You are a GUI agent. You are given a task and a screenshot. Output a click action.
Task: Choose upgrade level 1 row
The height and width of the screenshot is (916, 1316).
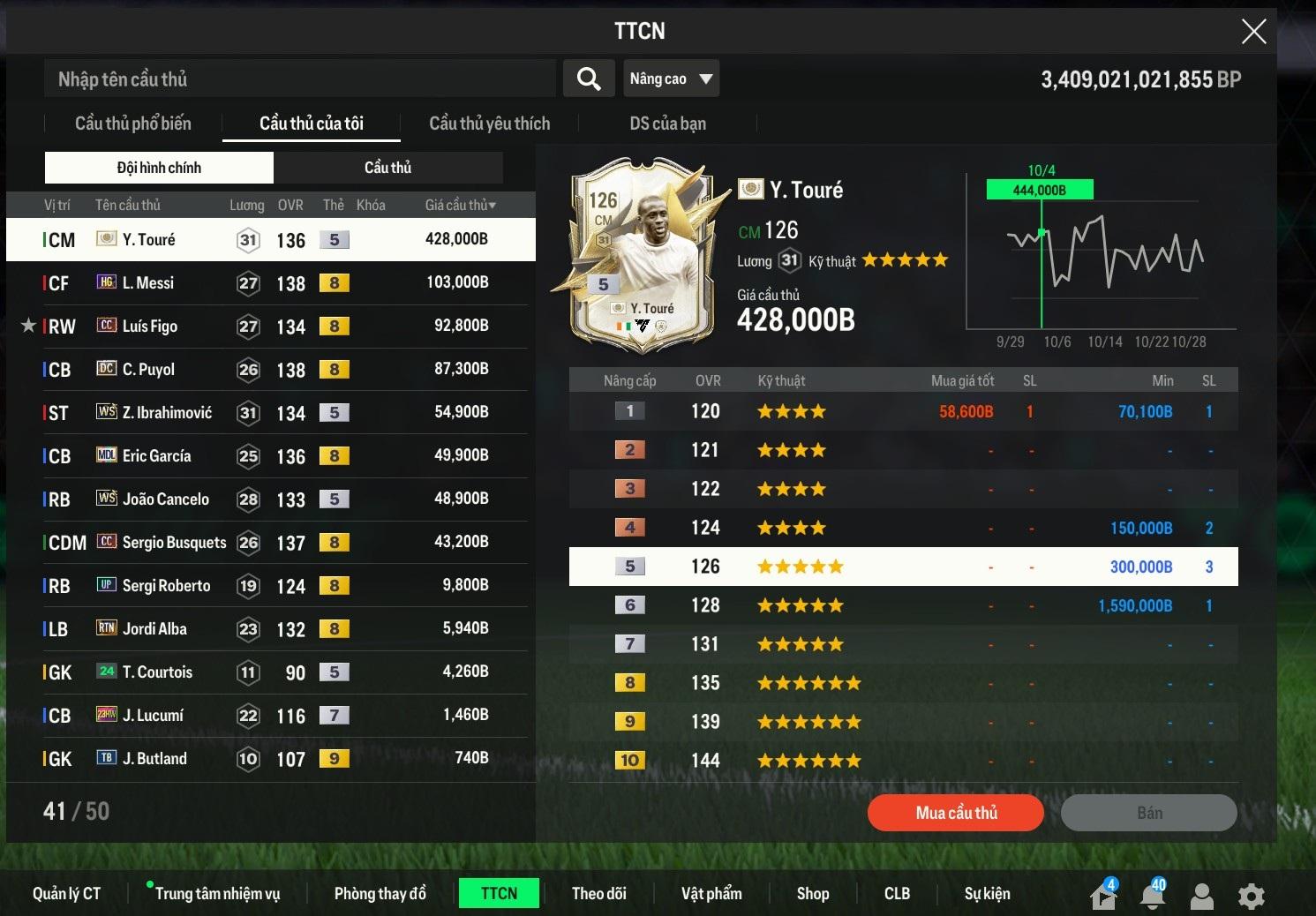tap(903, 411)
